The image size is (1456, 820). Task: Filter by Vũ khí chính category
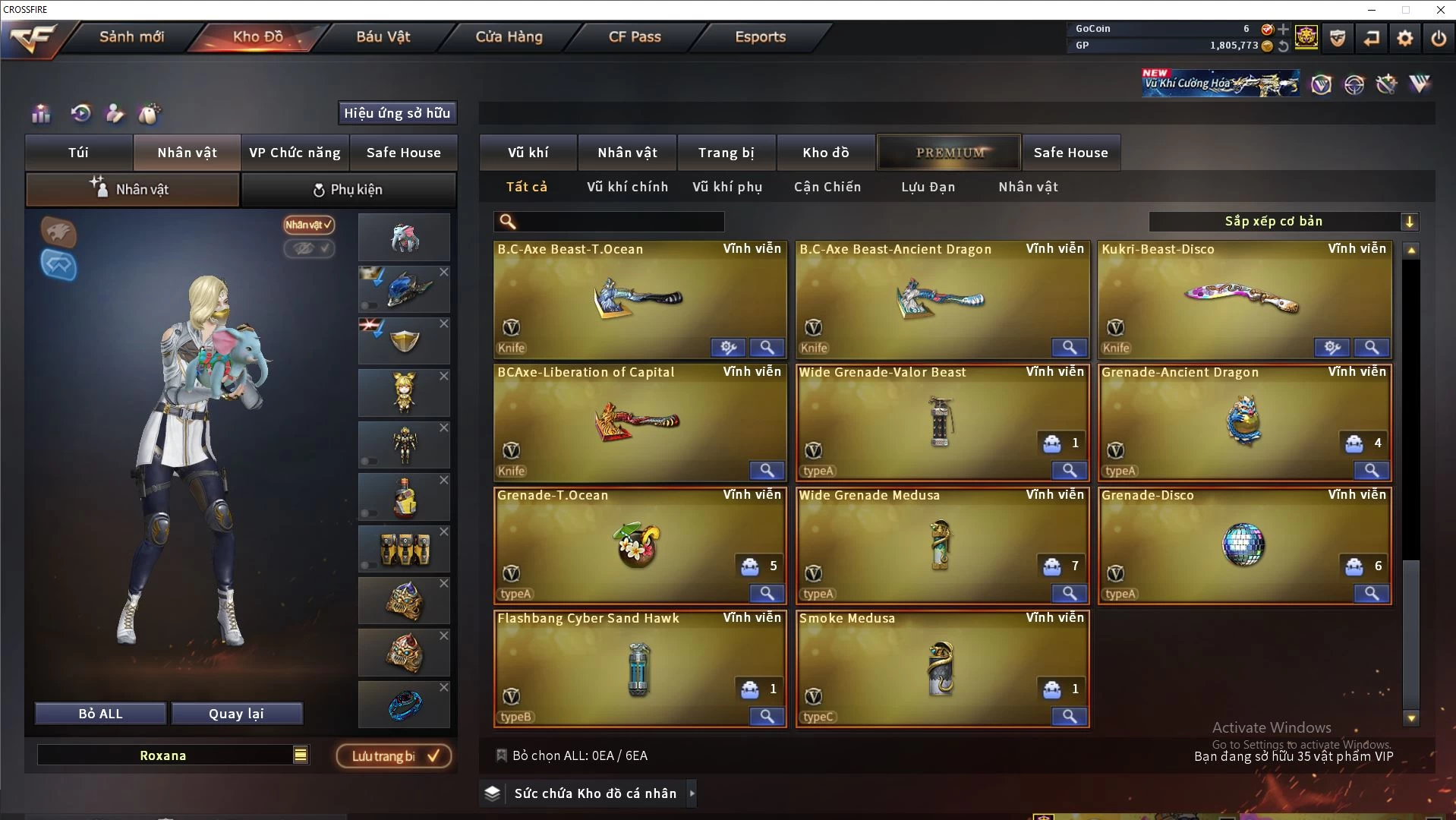click(627, 187)
